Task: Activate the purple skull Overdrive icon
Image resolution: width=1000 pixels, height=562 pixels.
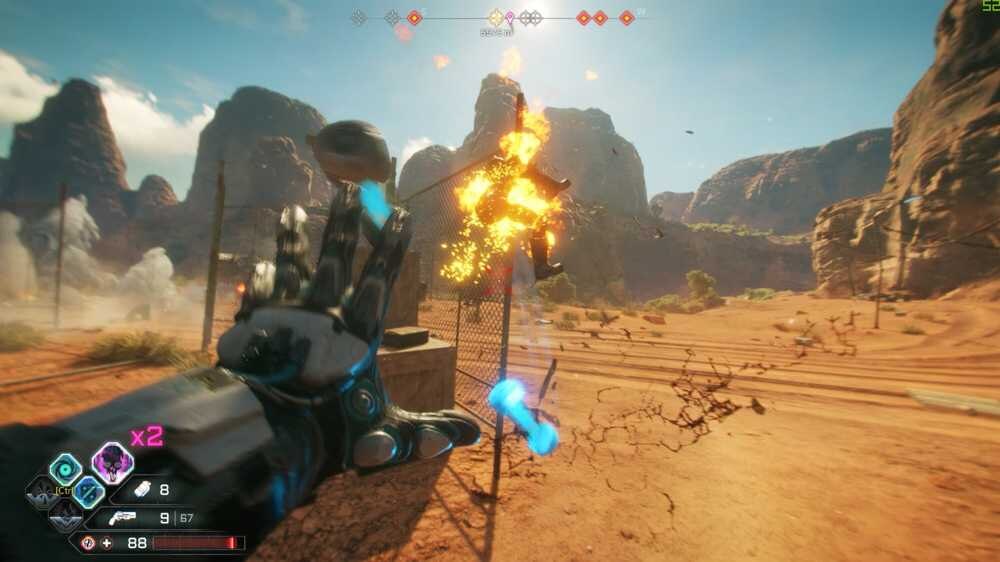Action: [112, 462]
